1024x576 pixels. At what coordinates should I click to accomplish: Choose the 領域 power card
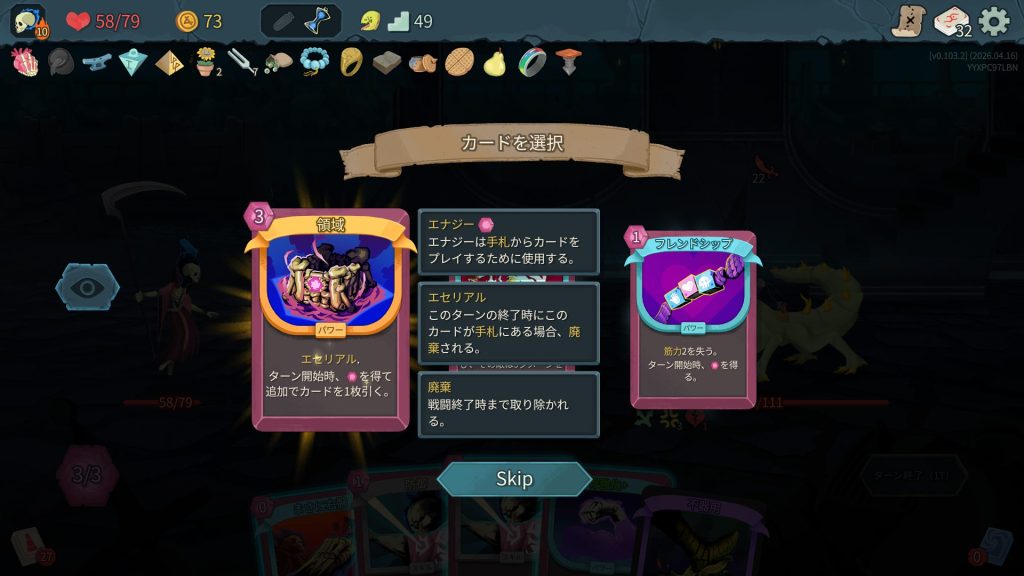point(330,320)
